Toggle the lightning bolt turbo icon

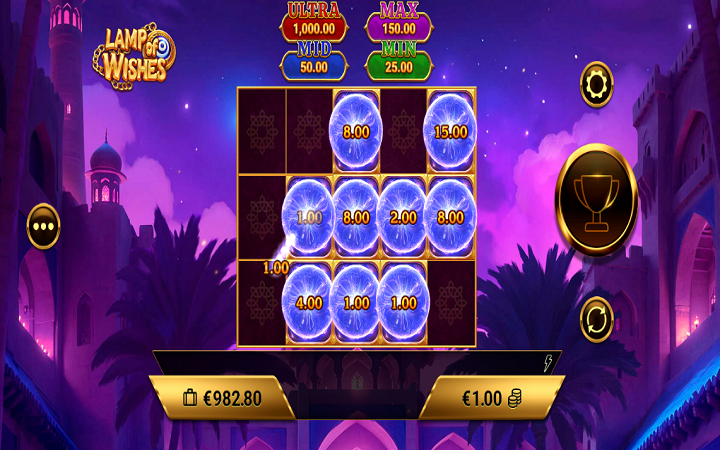548,364
